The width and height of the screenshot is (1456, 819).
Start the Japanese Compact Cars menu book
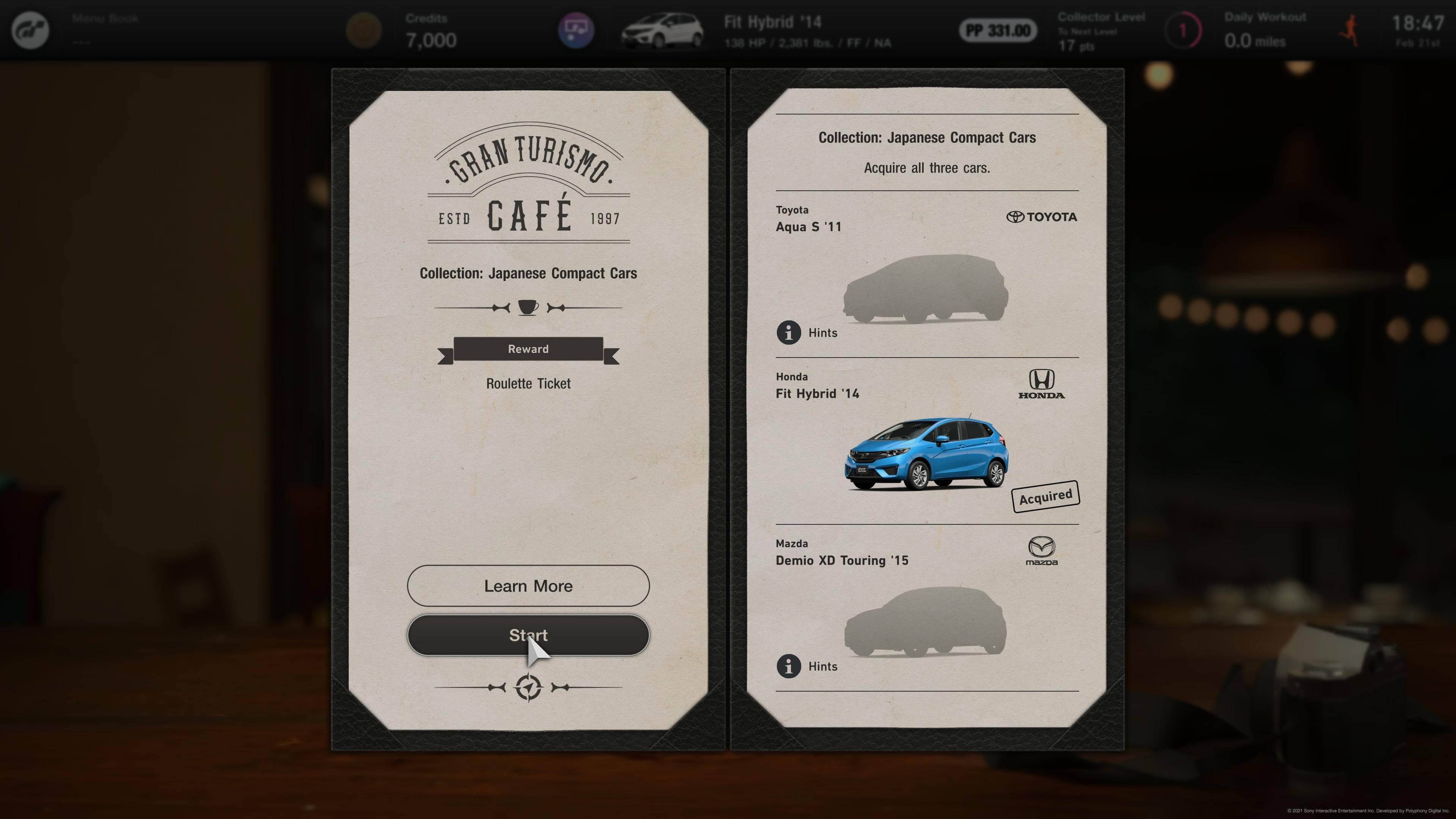tap(528, 635)
